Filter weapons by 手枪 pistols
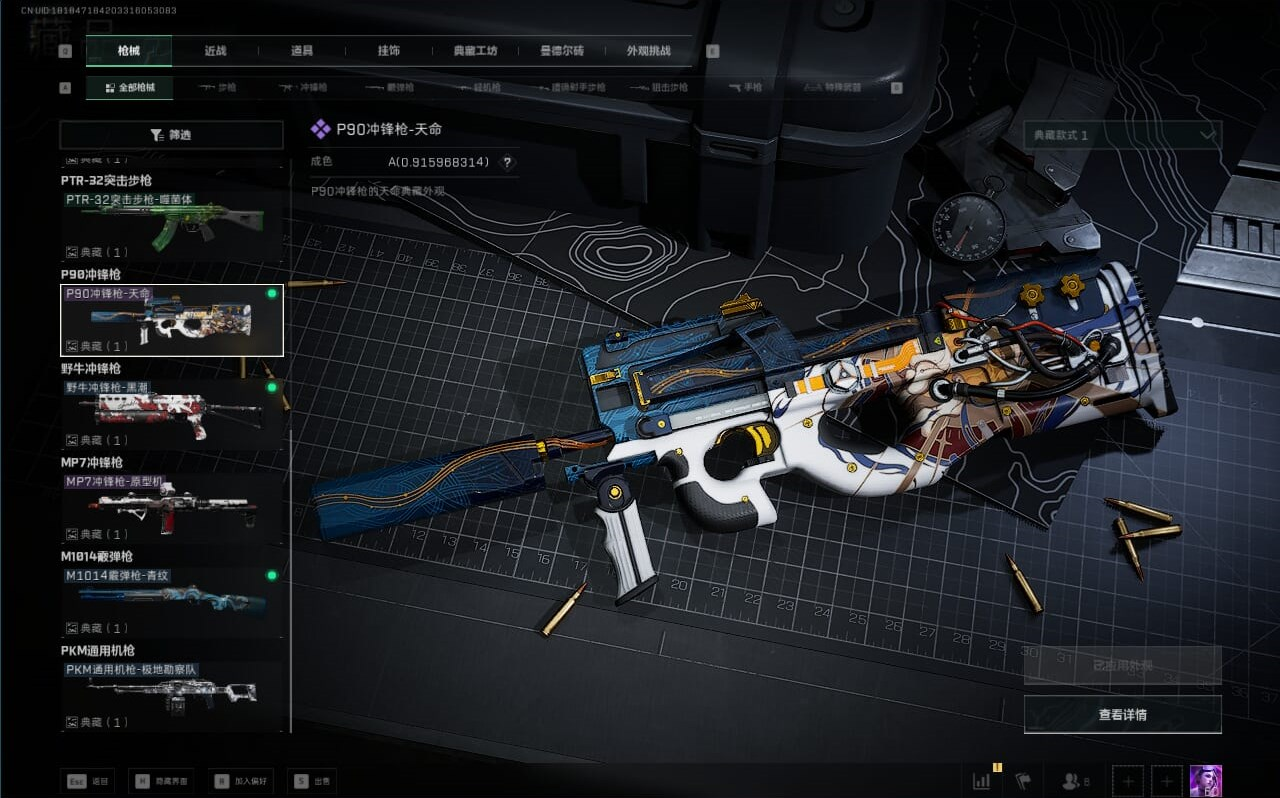Screen dimensions: 1280x798 point(745,88)
